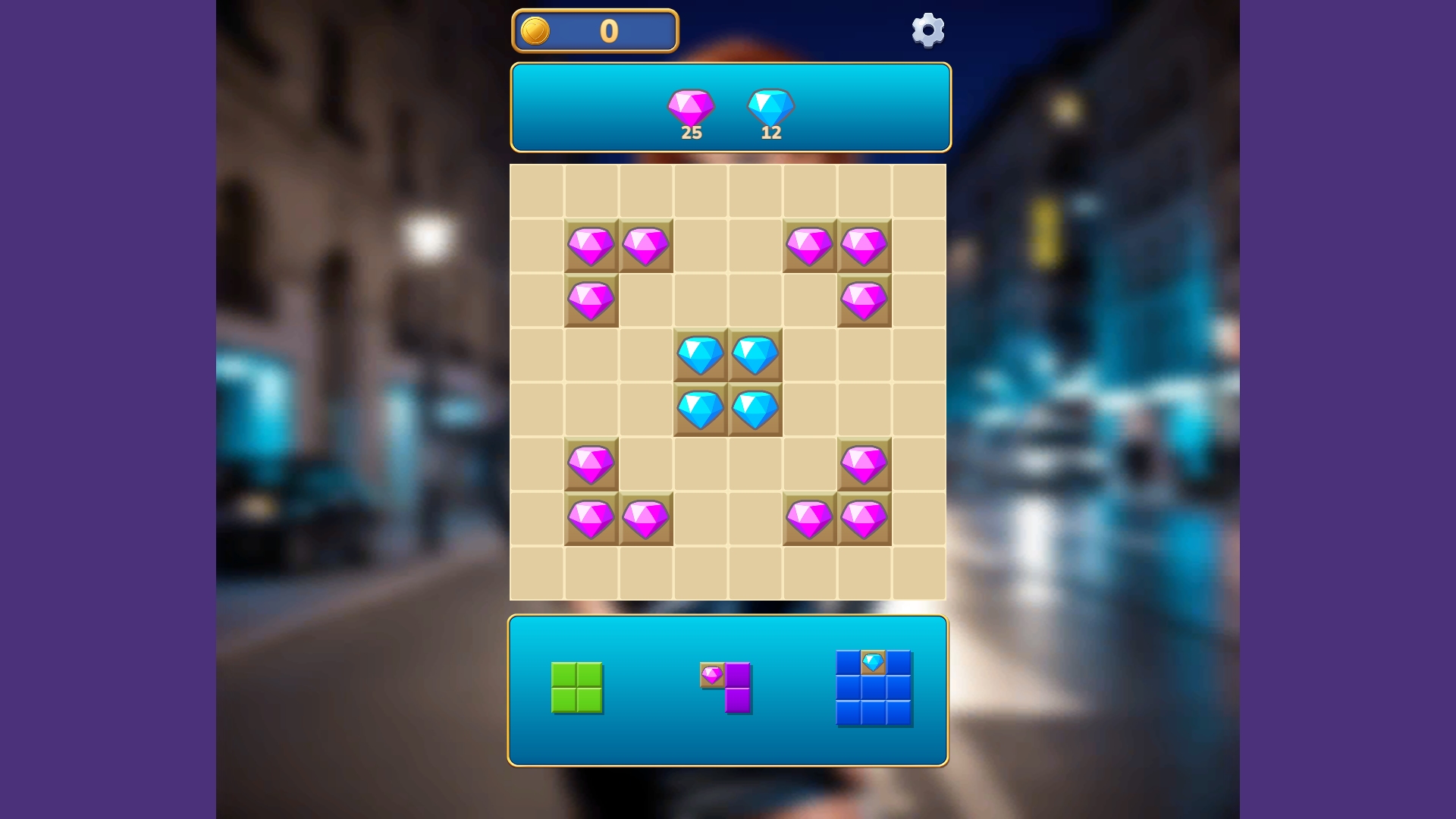The width and height of the screenshot is (1456, 819).
Task: Click the pink gem below the top-left pair
Action: [x=592, y=299]
